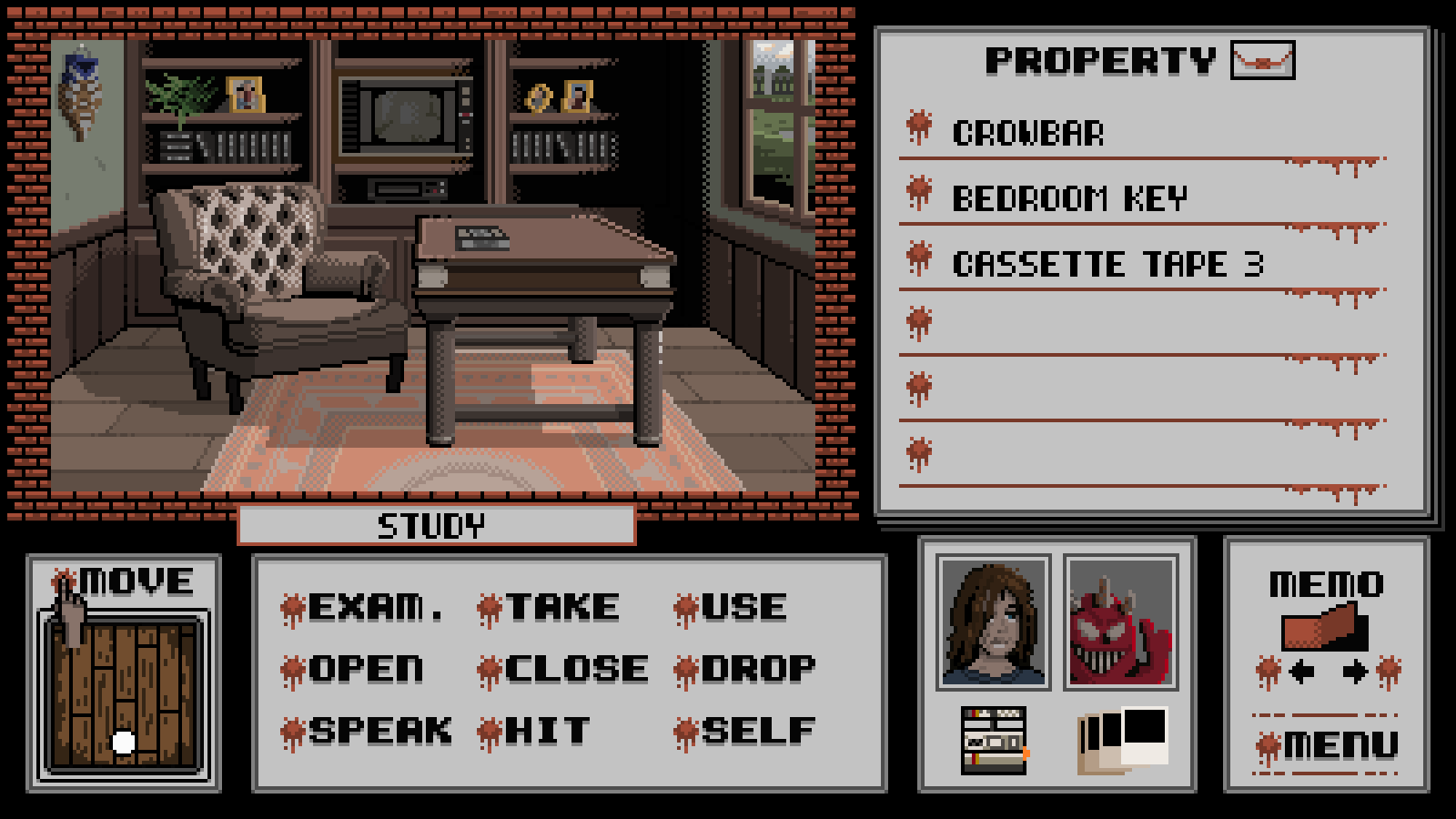Open the cassette recorder icon
Viewport: 1456px width, 819px height.
coord(995,741)
